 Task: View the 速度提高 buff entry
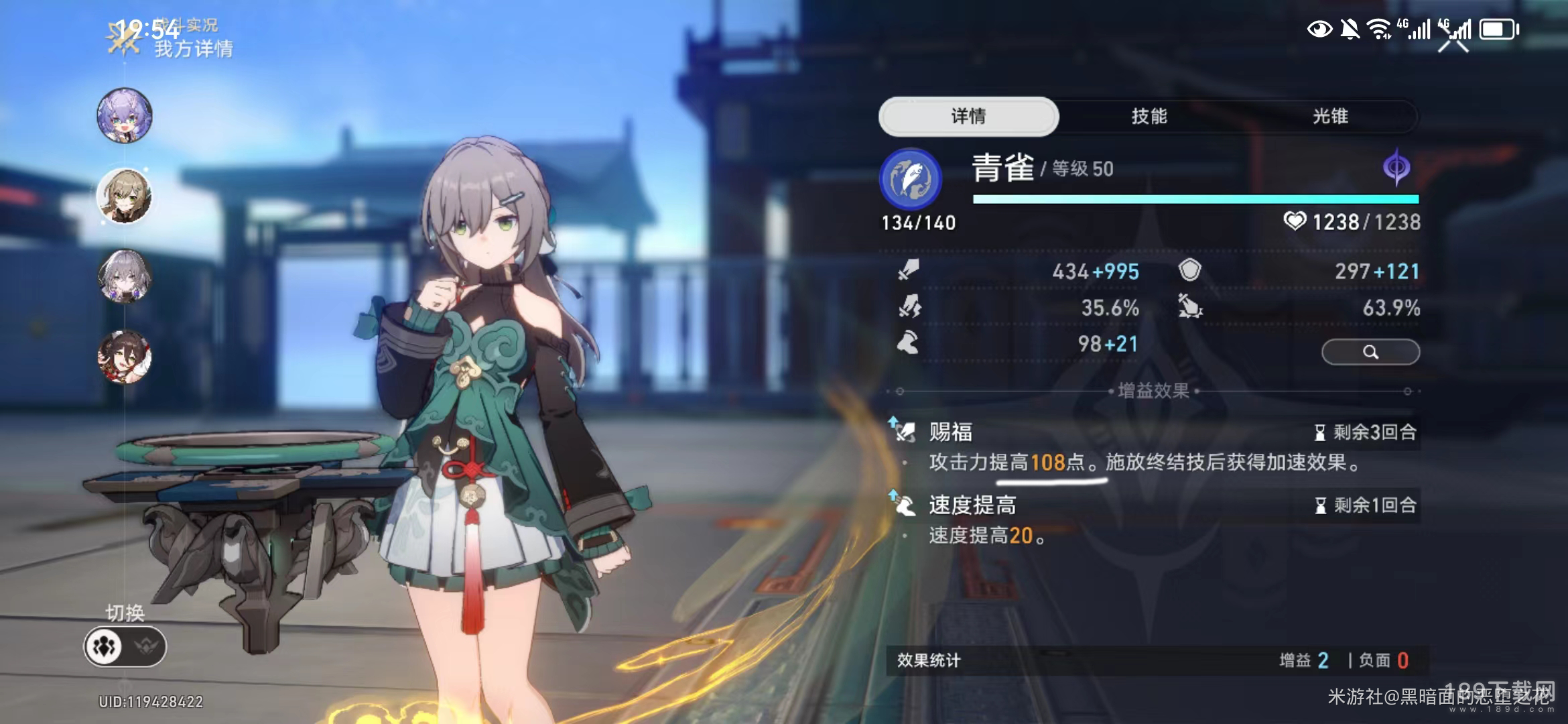click(1153, 520)
